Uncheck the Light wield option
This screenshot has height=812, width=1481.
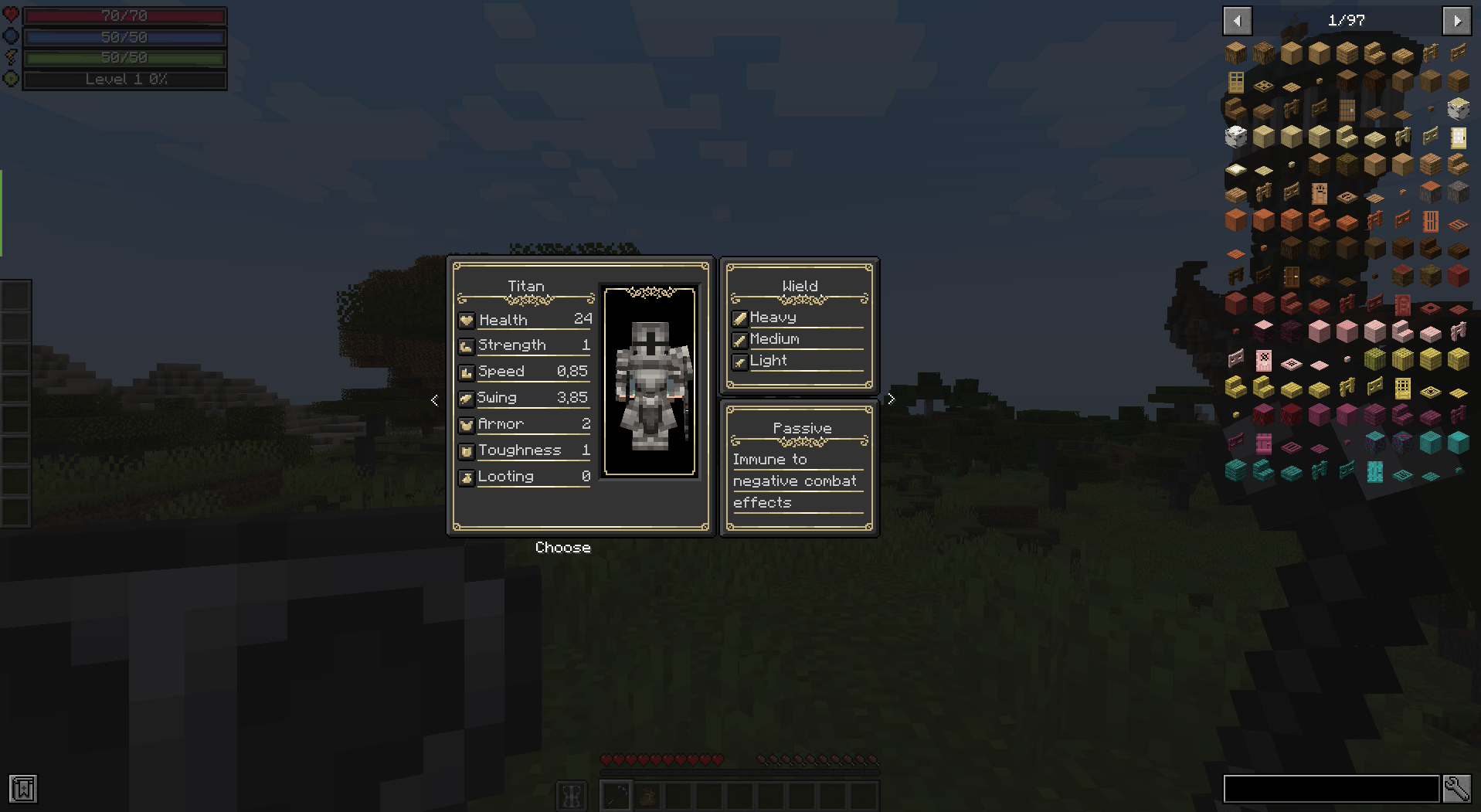point(740,361)
